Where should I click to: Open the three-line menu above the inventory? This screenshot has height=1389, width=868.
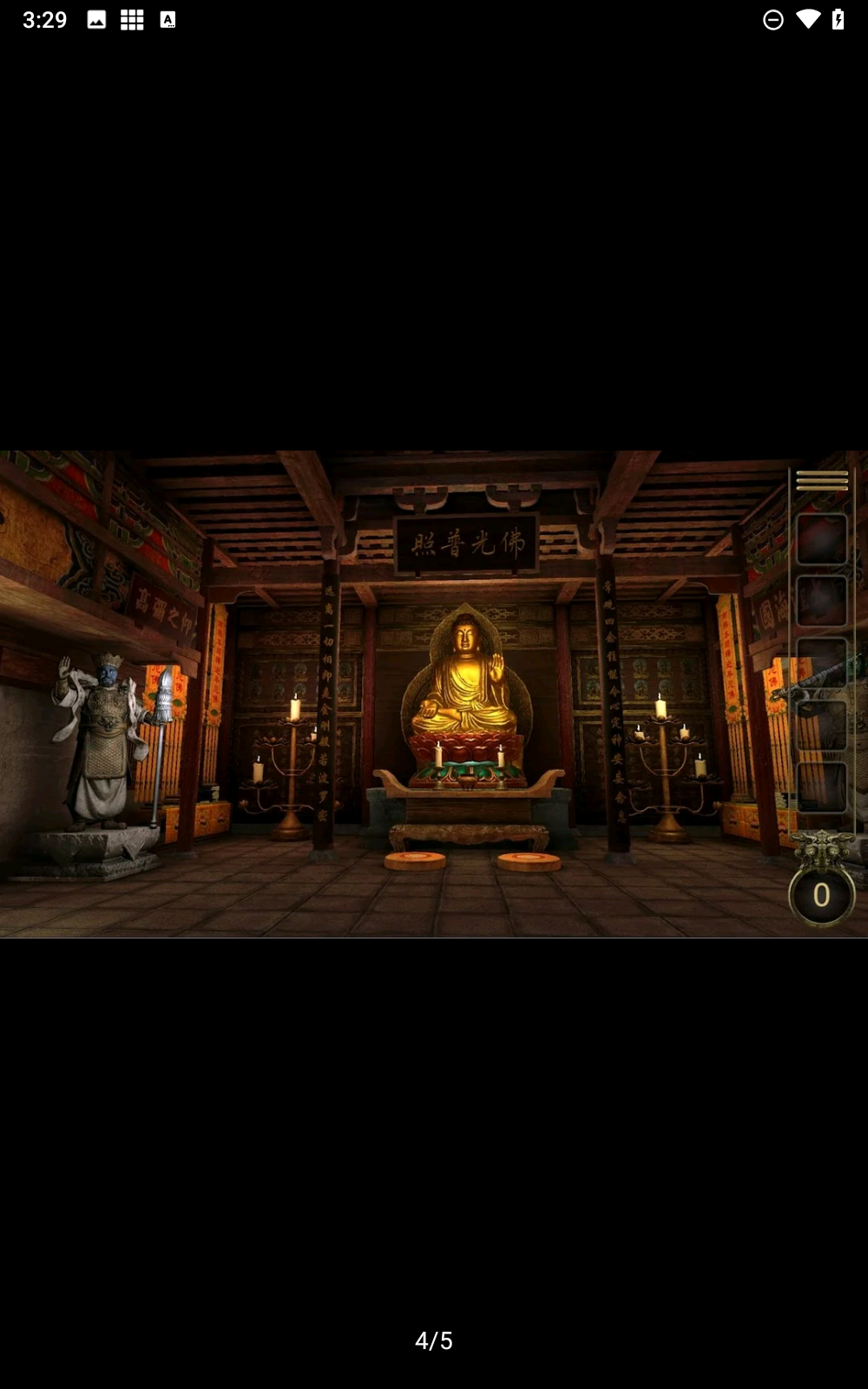coord(821,480)
